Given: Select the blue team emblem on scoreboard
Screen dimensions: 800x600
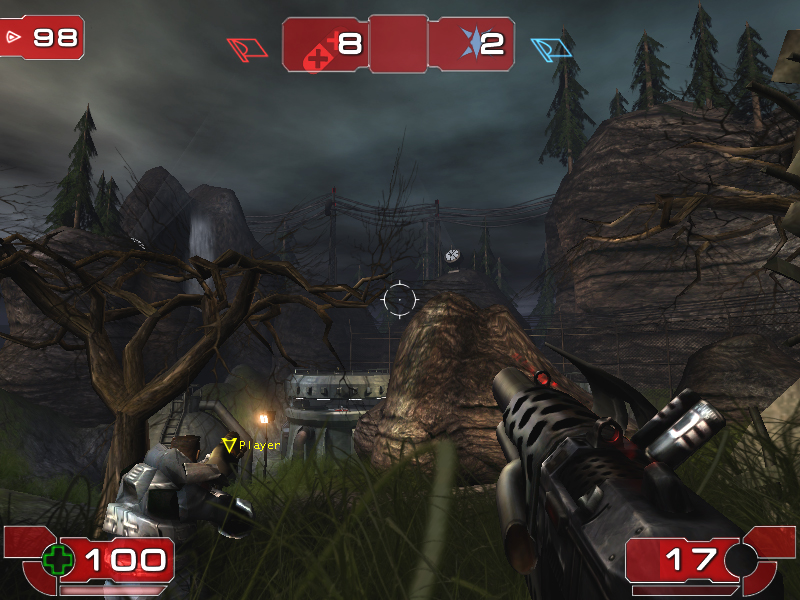Looking at the screenshot, I should point(469,41).
